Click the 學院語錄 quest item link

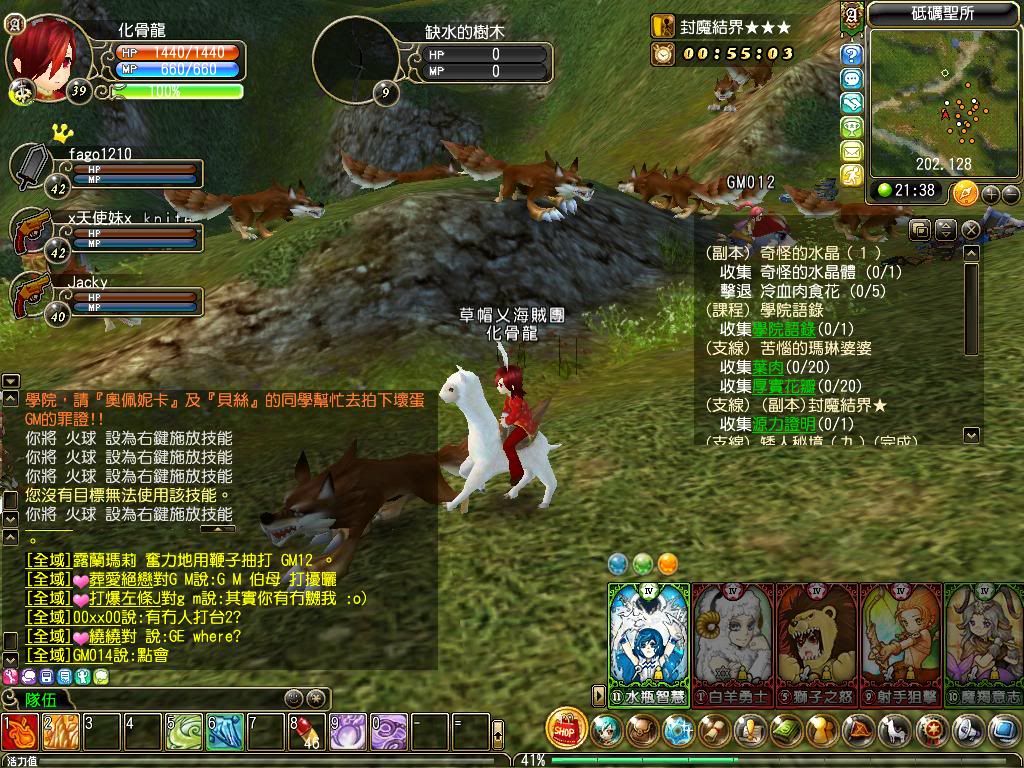[784, 329]
